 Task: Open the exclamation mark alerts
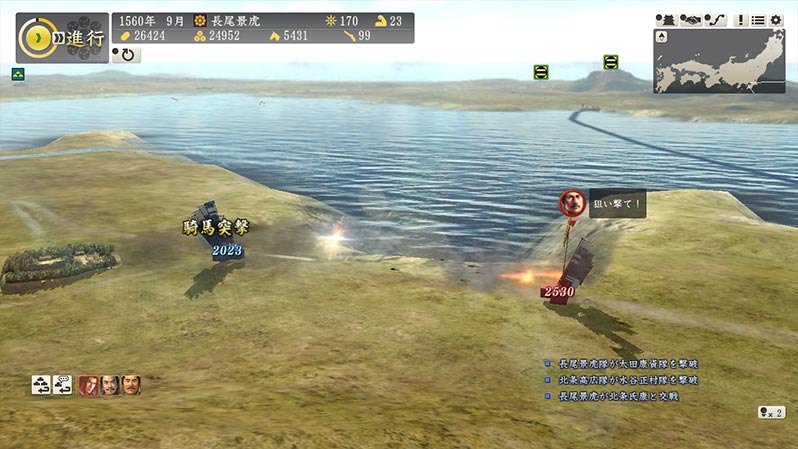[742, 20]
